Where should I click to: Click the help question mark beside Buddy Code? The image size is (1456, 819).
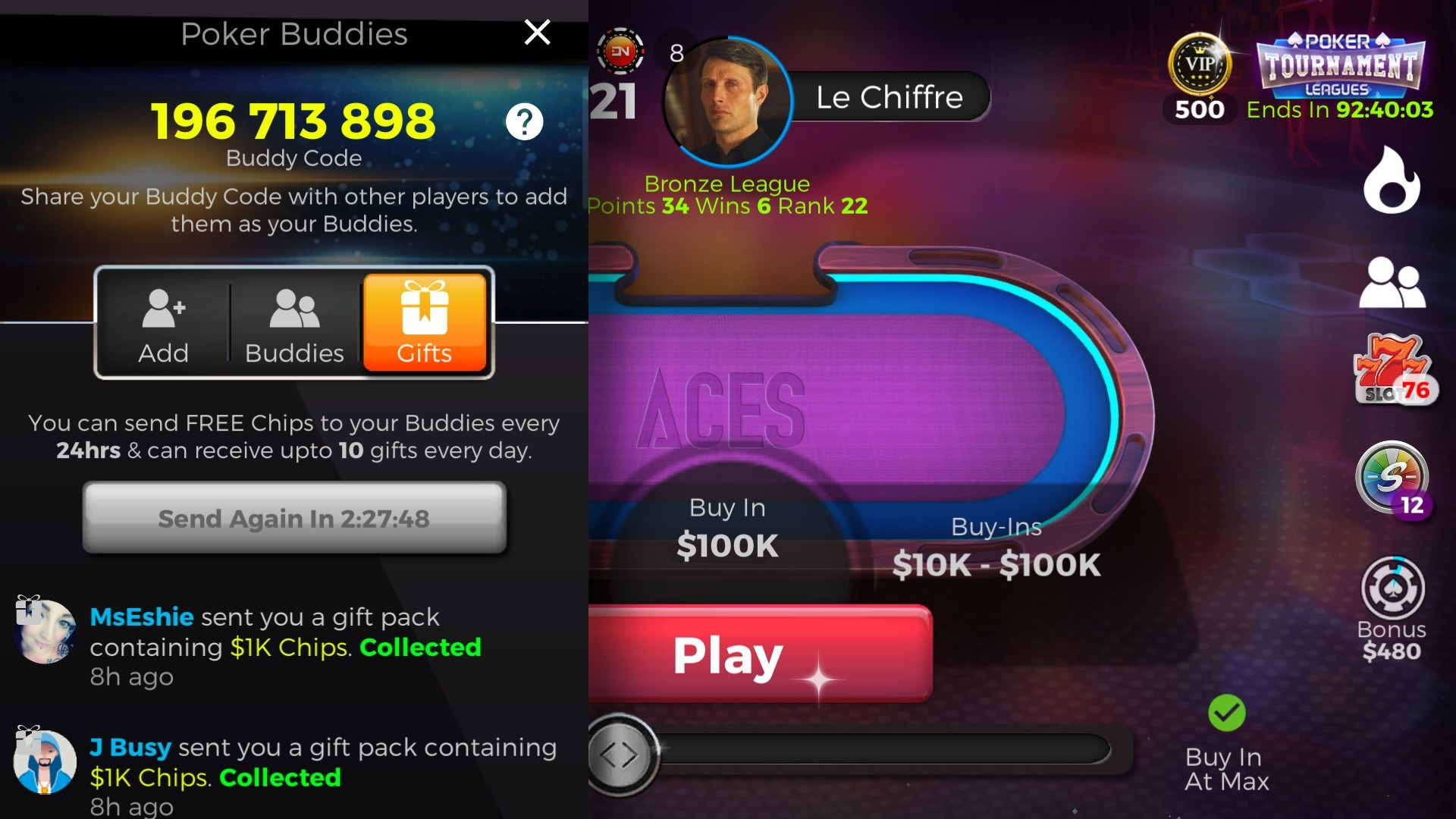point(526,122)
